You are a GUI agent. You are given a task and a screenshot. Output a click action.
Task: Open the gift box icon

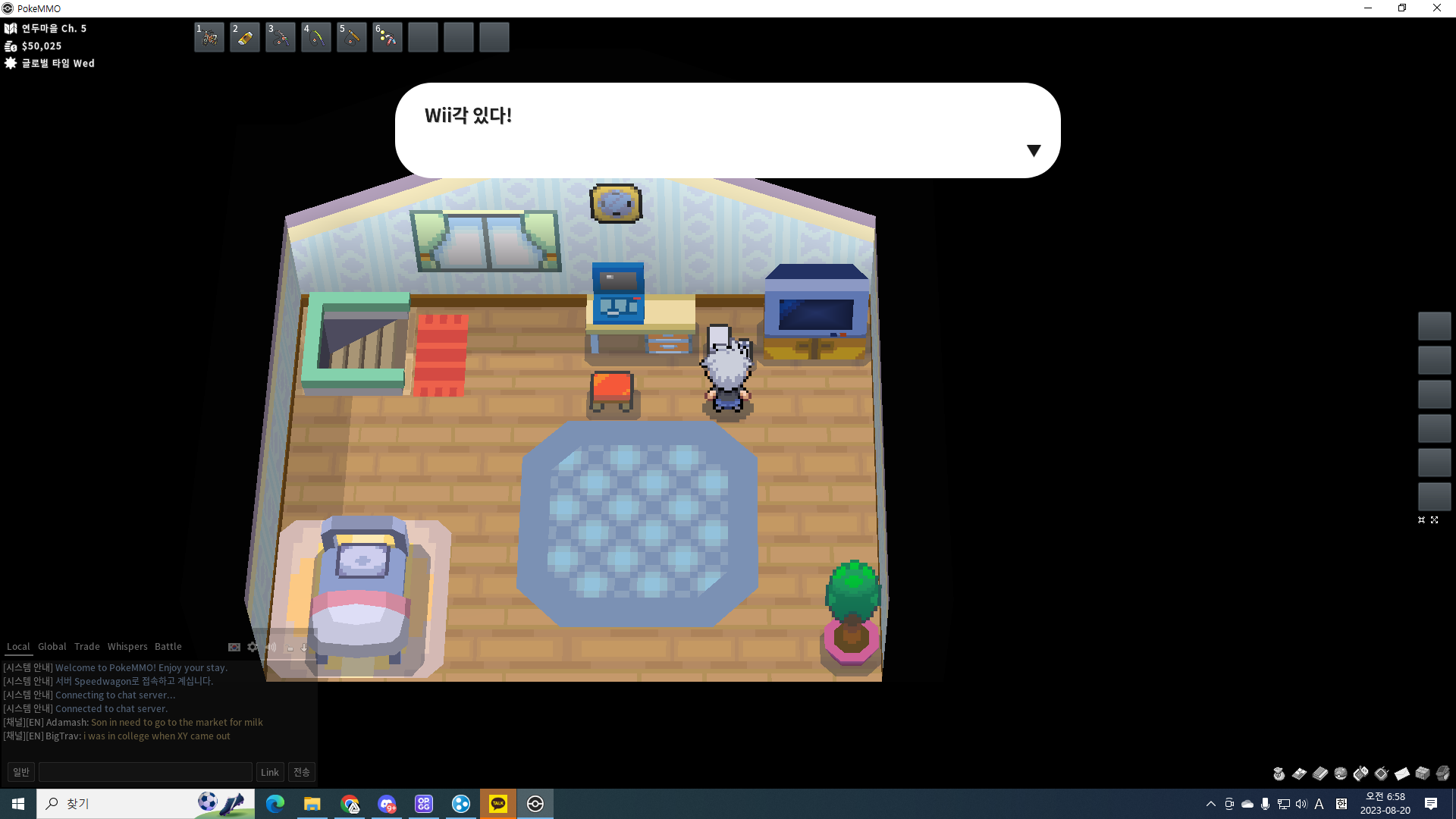click(1423, 773)
